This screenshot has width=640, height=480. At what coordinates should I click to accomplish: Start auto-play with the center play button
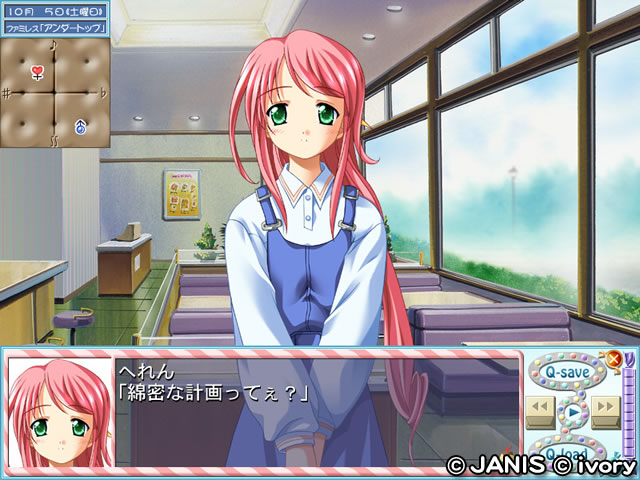pos(572,410)
